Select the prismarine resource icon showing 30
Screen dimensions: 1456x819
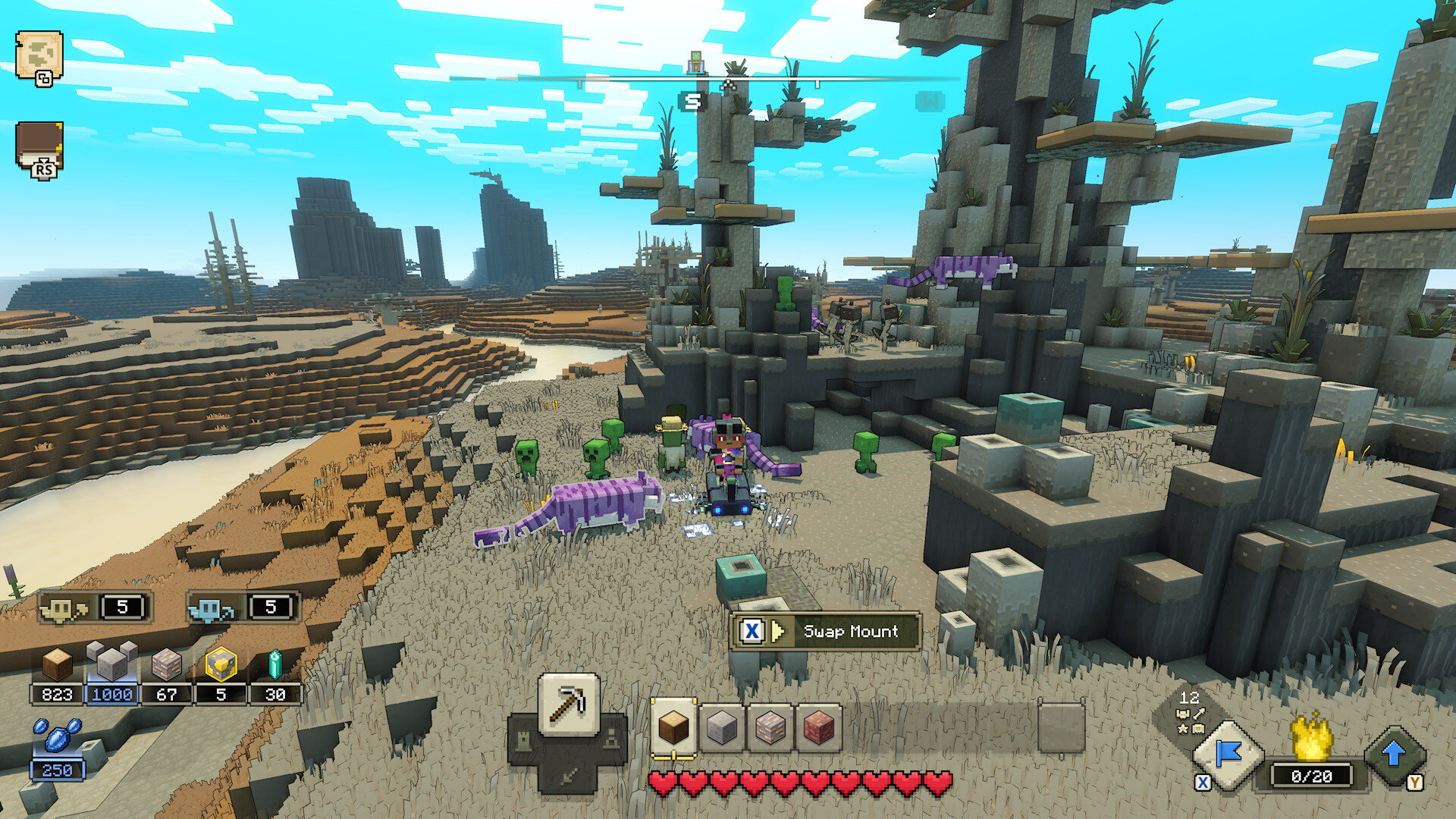(275, 676)
